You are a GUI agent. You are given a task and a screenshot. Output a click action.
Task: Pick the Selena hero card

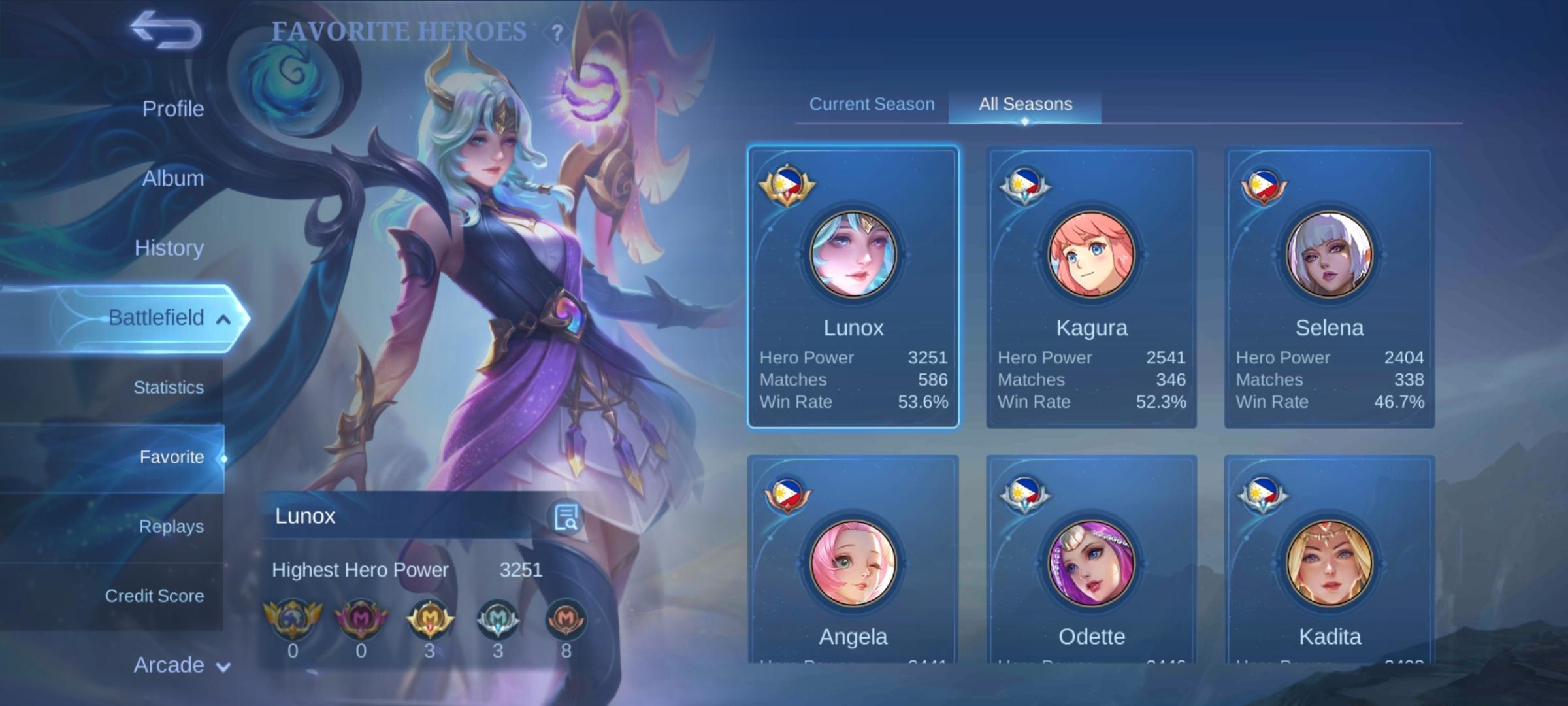click(x=1329, y=288)
